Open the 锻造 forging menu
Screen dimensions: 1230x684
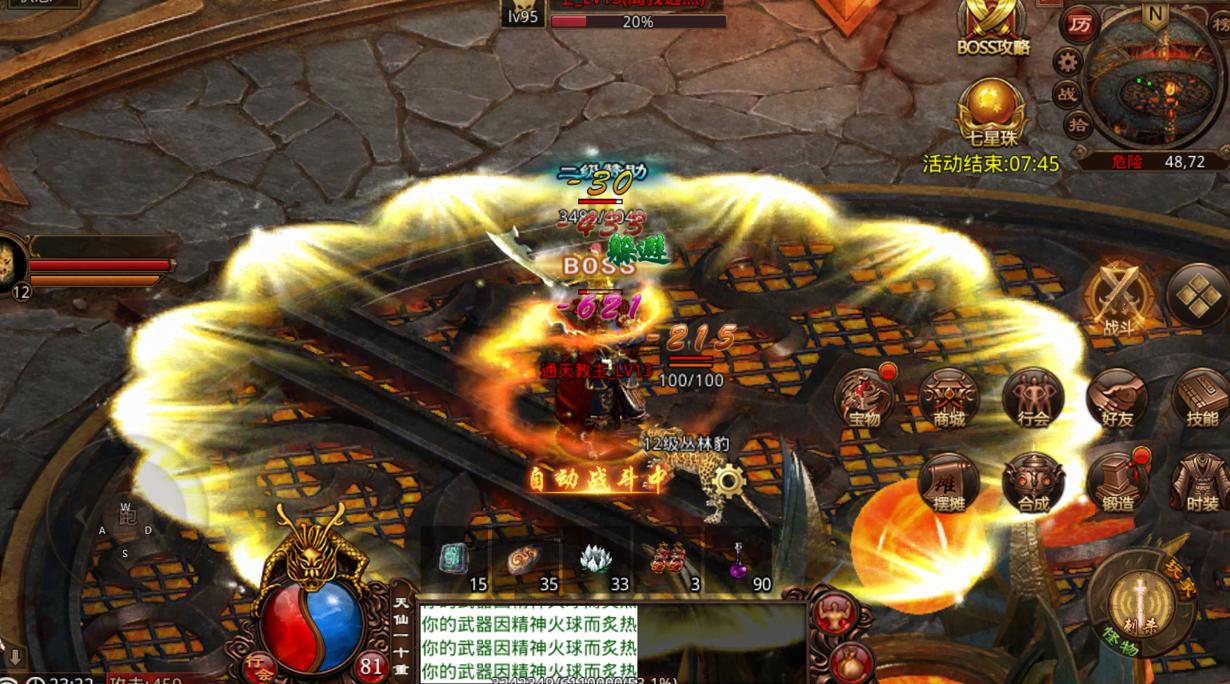tap(1117, 483)
